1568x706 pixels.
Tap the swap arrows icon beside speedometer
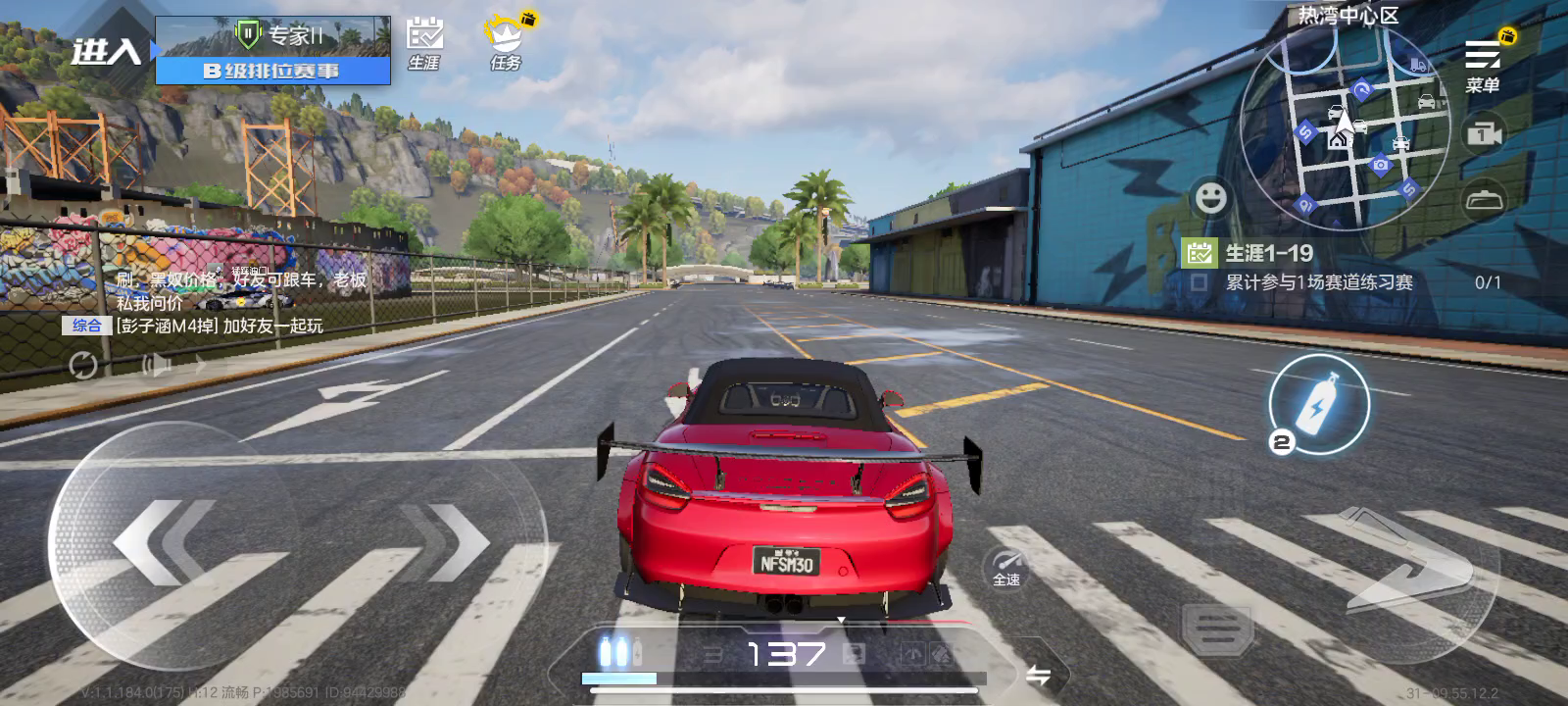pyautogui.click(x=1038, y=675)
